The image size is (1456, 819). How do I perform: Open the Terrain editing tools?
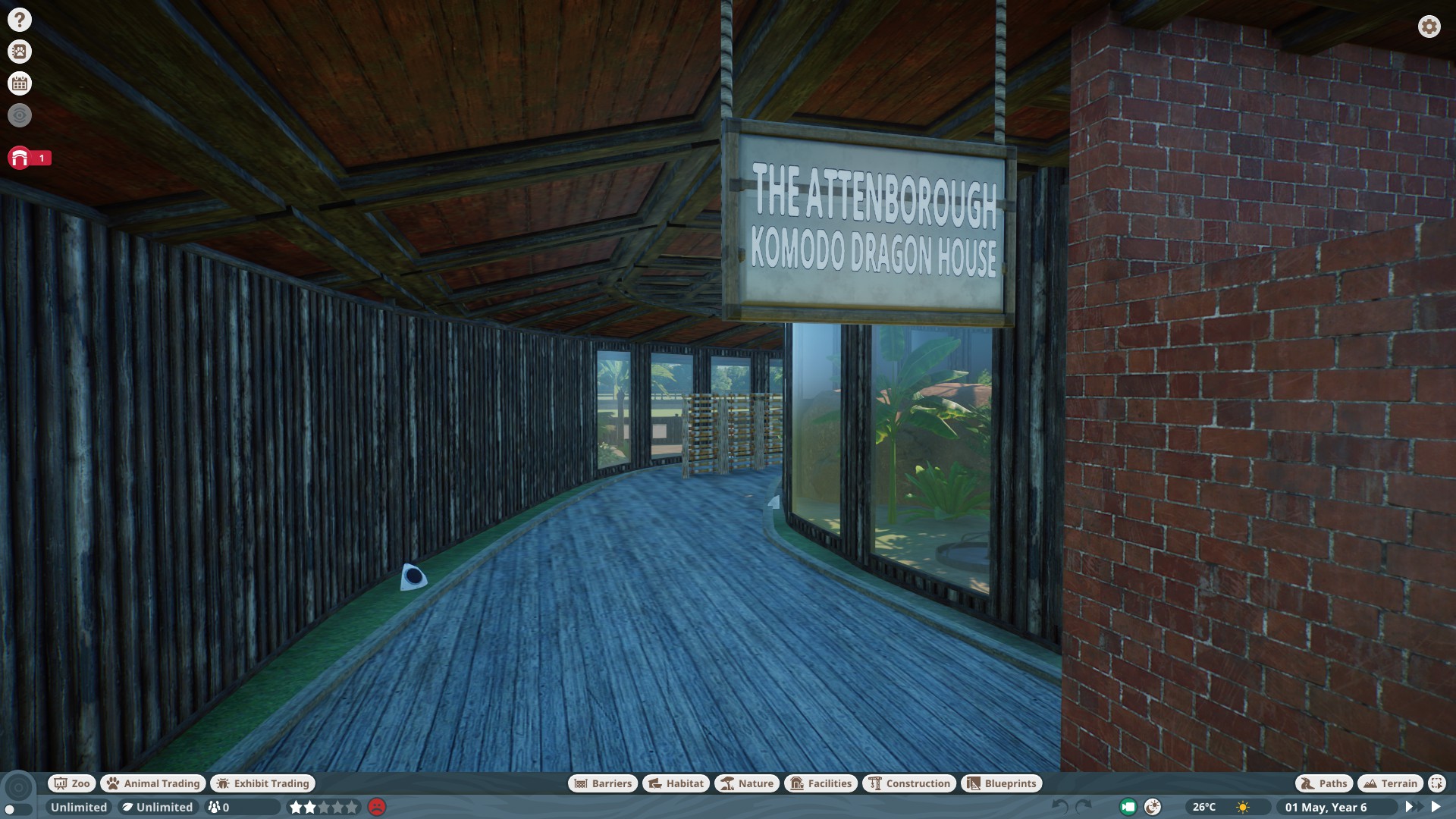[x=1391, y=783]
